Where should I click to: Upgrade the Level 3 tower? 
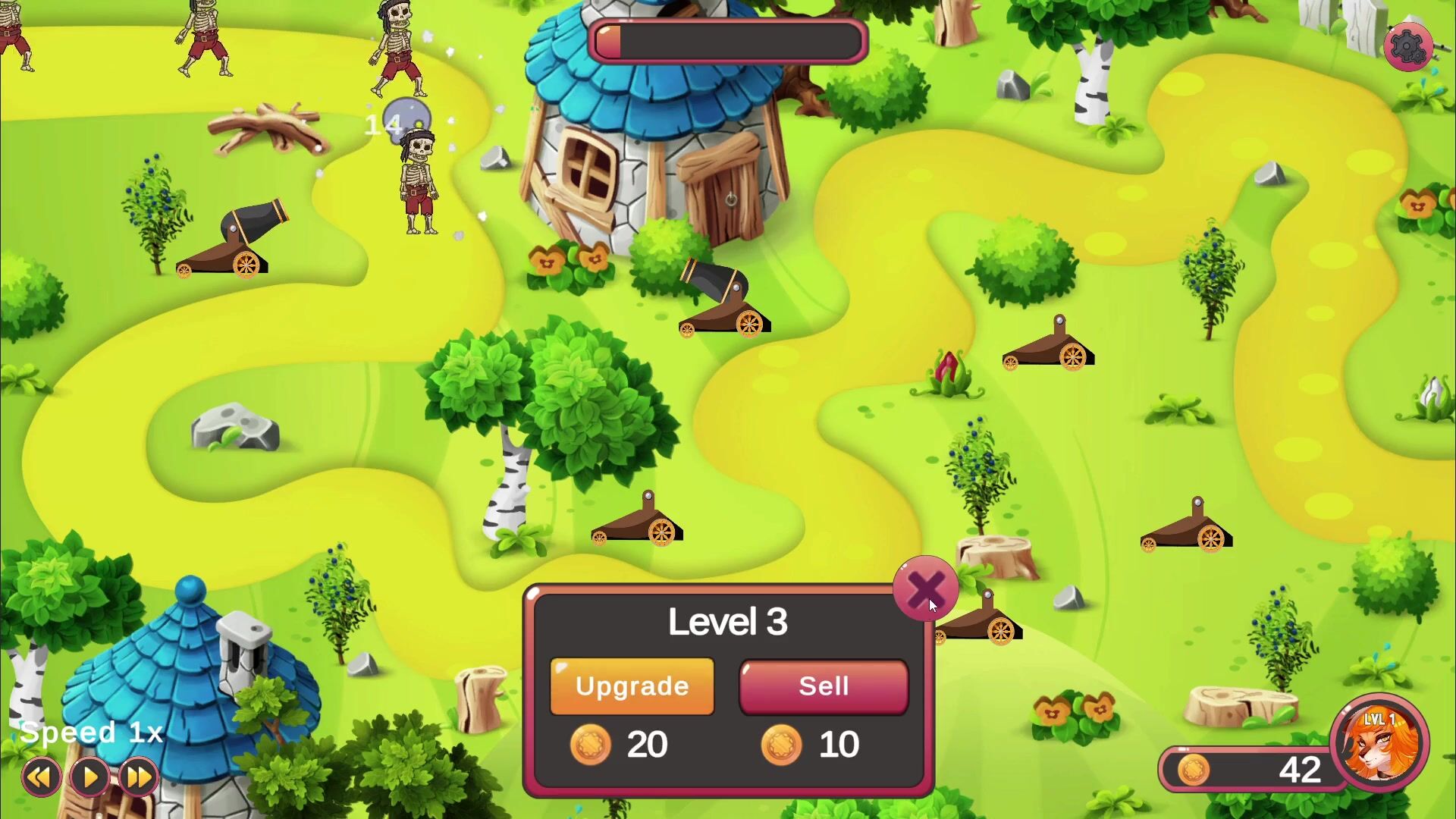(x=632, y=686)
